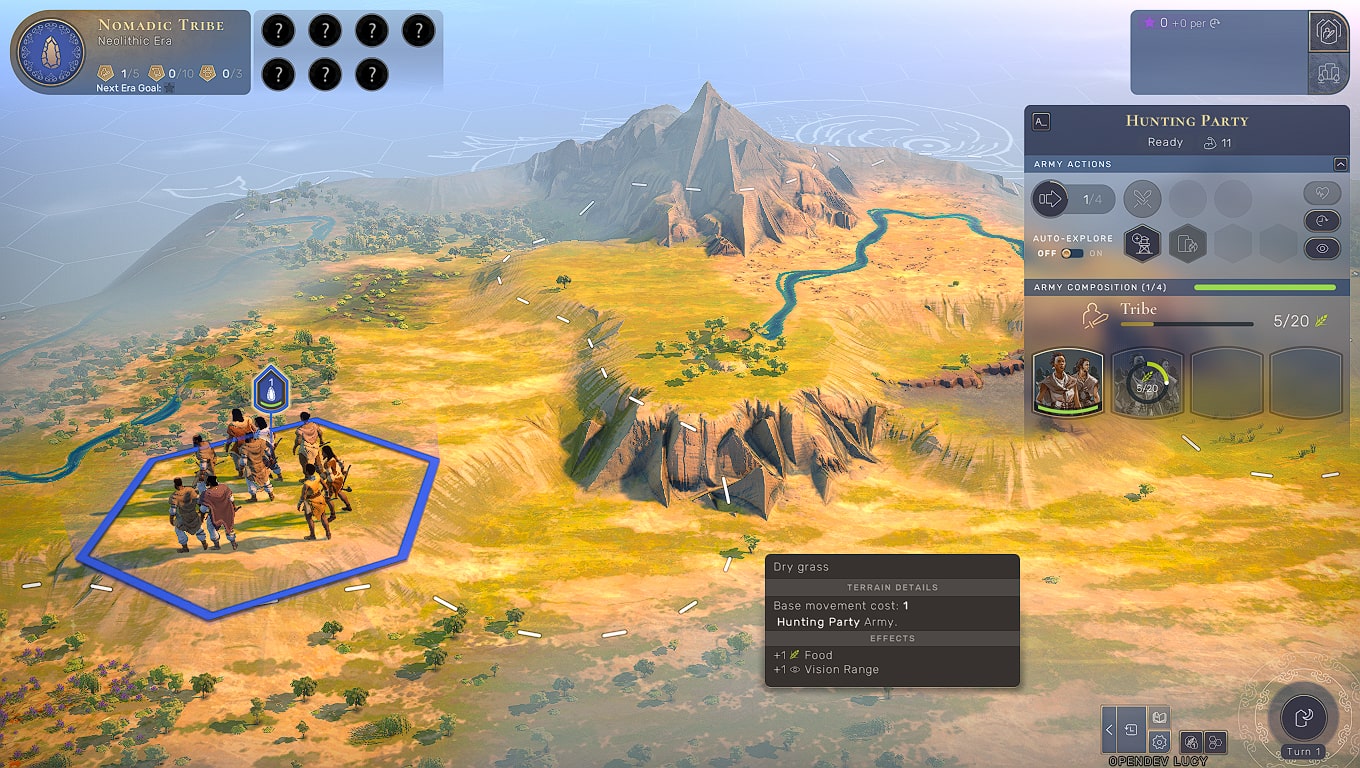Click the eye view button in army panel
The height and width of the screenshot is (768, 1360).
1322,249
